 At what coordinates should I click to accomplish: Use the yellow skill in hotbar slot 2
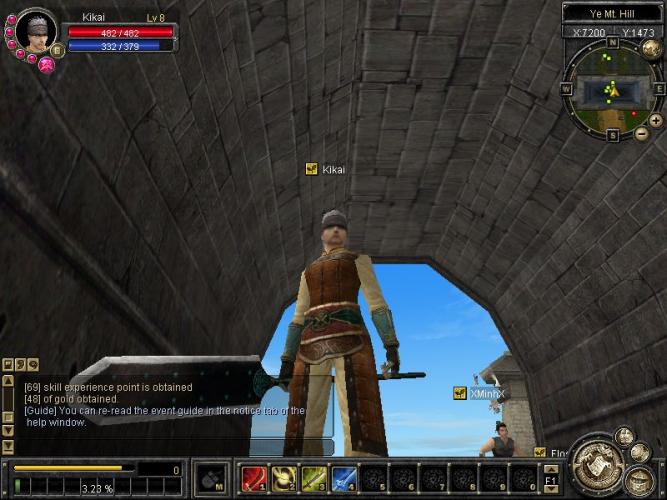click(x=284, y=478)
